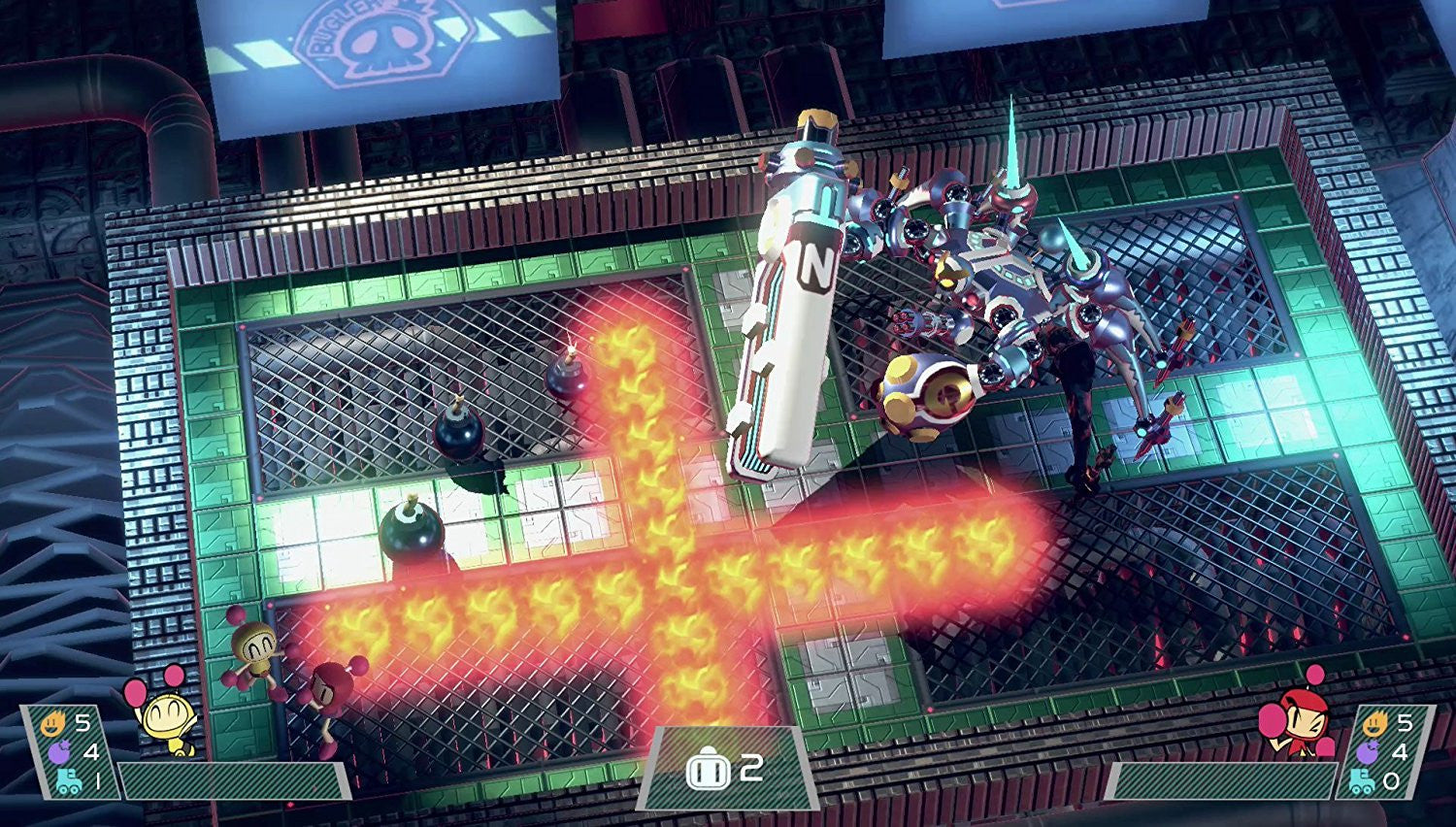Click the bomb icon on the shared life counter
This screenshot has width=1456, height=827.
[x=710, y=768]
